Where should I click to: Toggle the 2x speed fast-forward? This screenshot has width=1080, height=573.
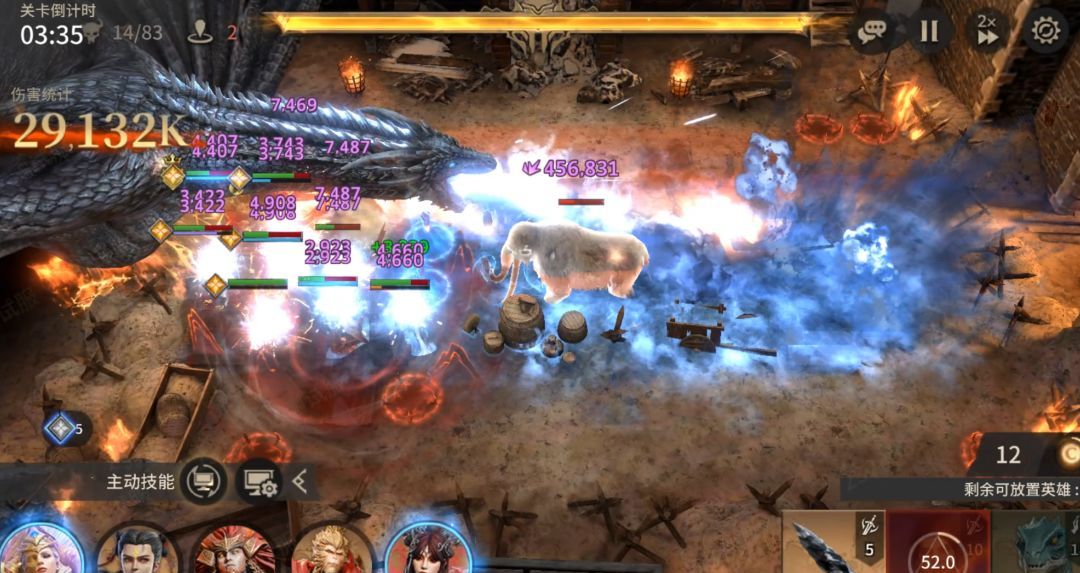[x=987, y=30]
